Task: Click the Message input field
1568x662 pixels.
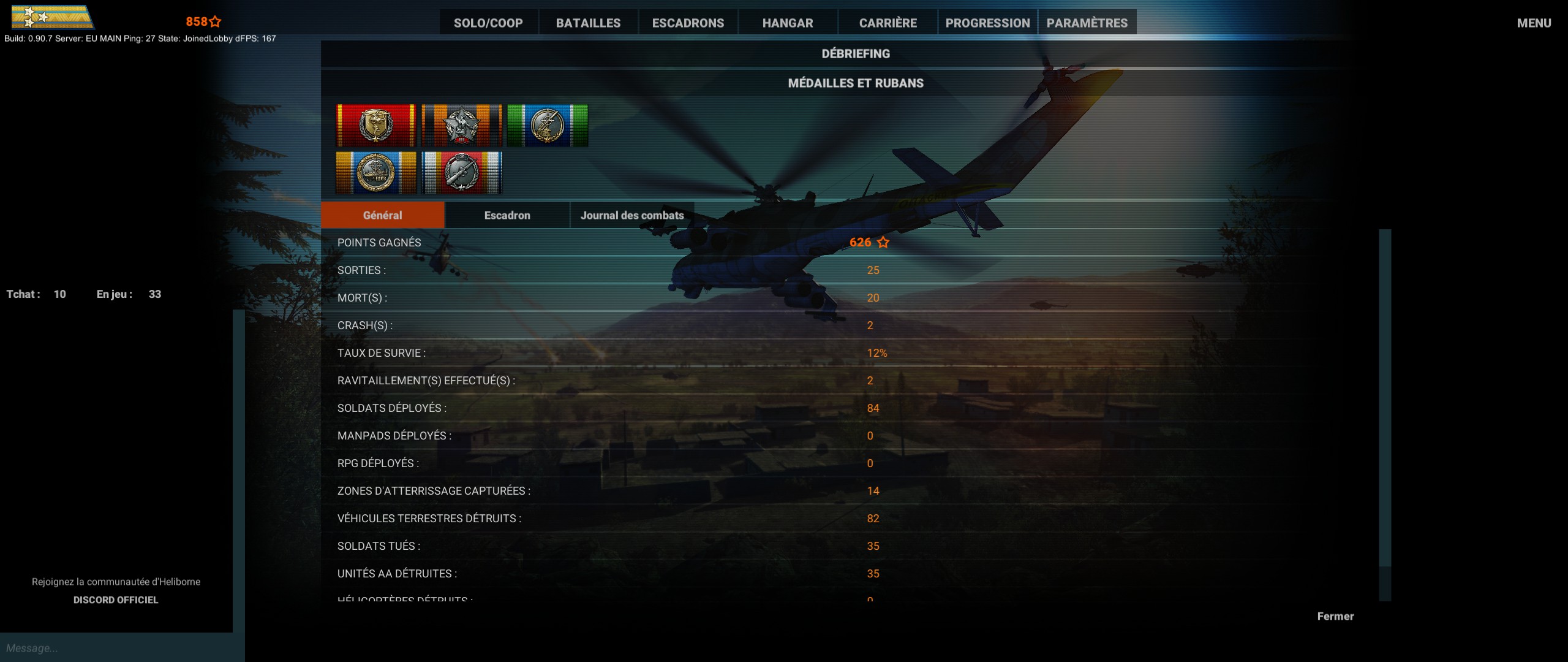Action: pyautogui.click(x=116, y=648)
